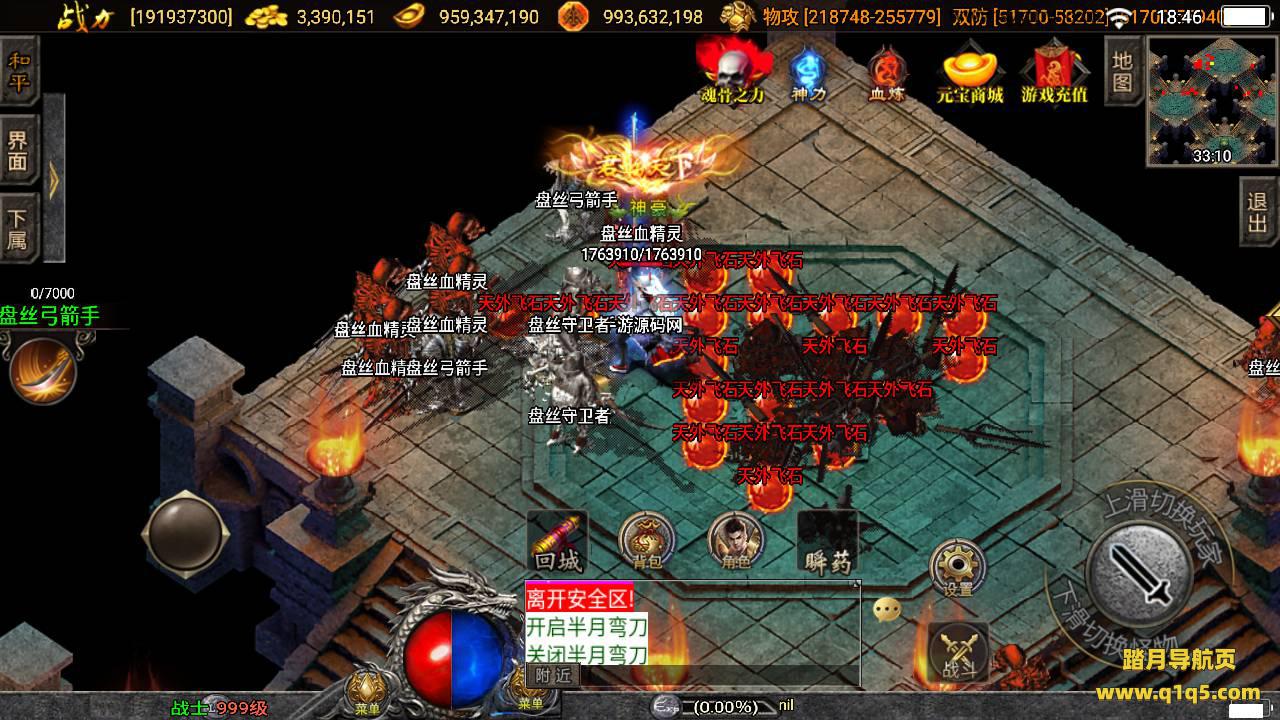Screen dimensions: 1280x720
Task: Open the 下属 subordinates panel
Action: [x=19, y=229]
